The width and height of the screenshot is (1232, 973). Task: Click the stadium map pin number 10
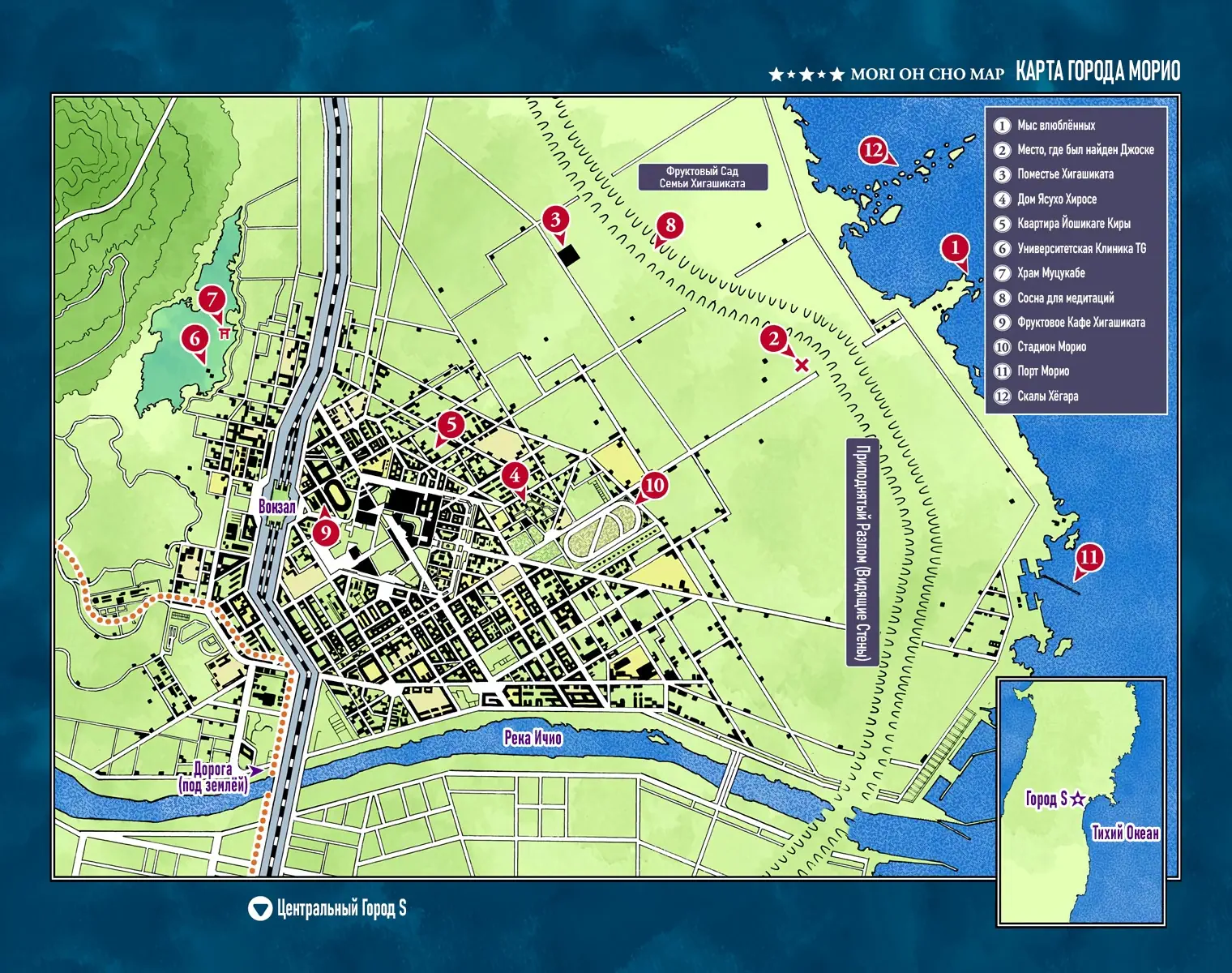[653, 486]
